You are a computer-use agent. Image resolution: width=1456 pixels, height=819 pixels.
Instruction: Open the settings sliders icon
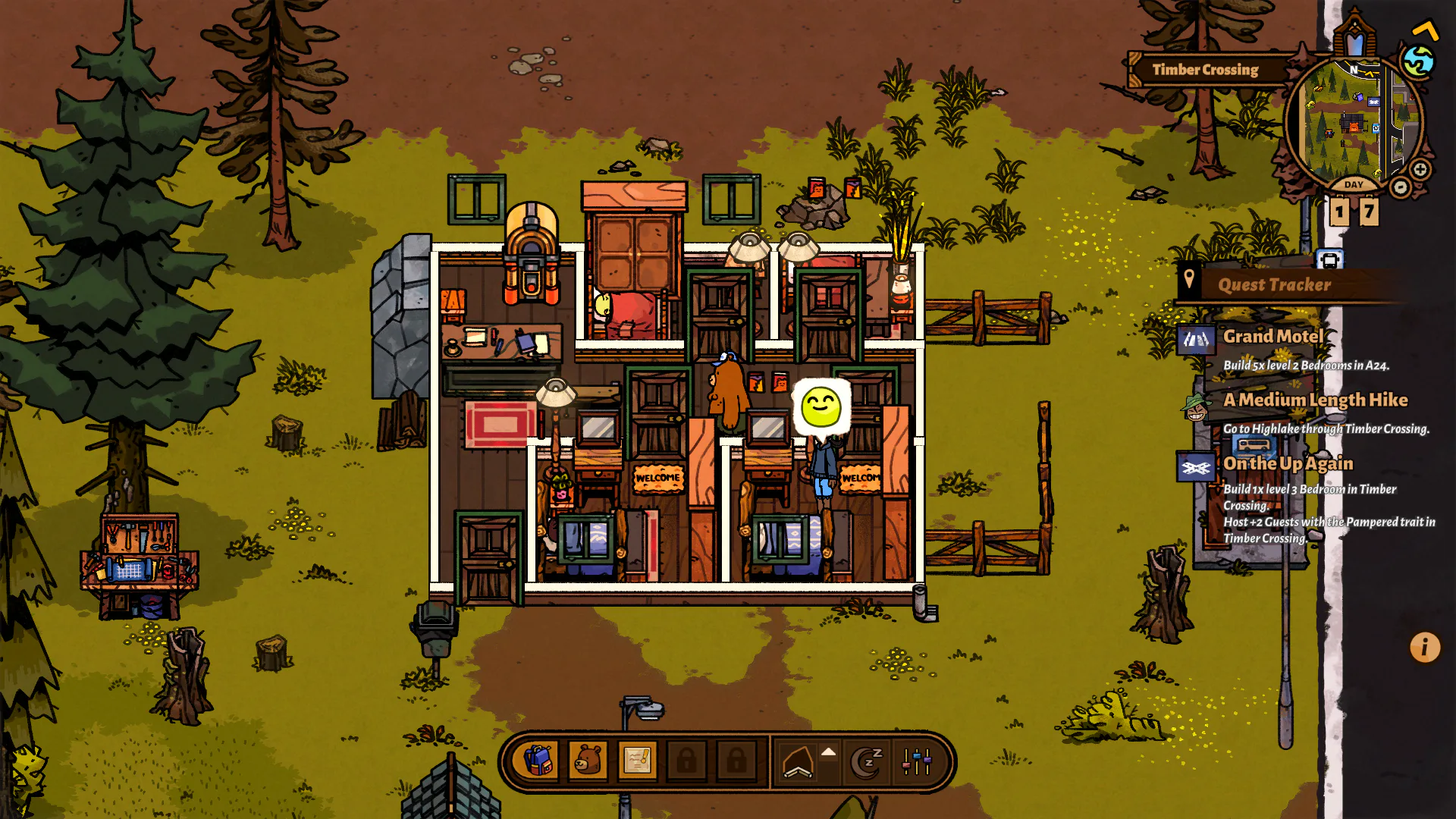[916, 762]
